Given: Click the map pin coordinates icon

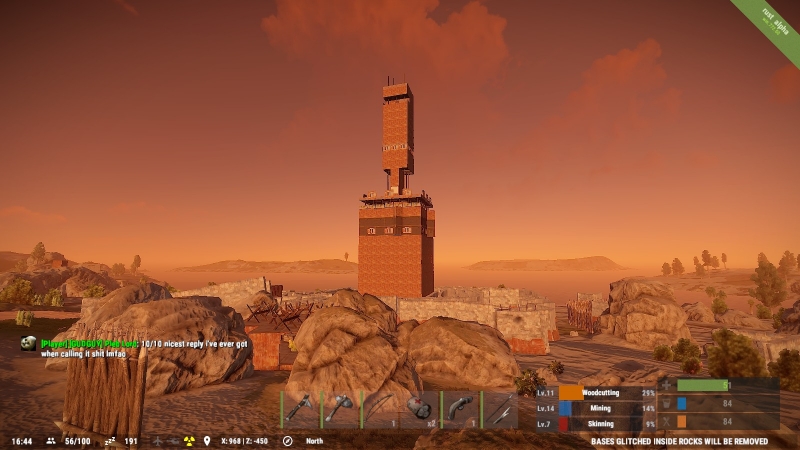Looking at the screenshot, I should tap(207, 441).
